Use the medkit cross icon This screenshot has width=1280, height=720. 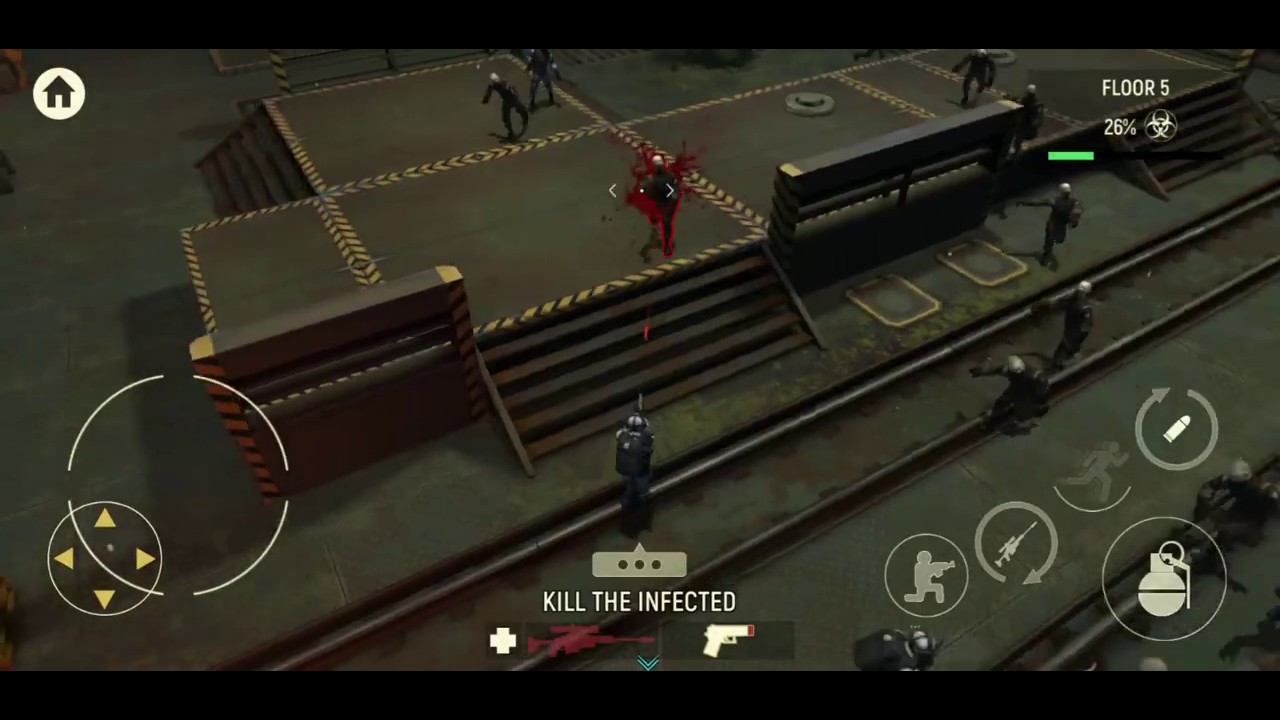pyautogui.click(x=503, y=641)
